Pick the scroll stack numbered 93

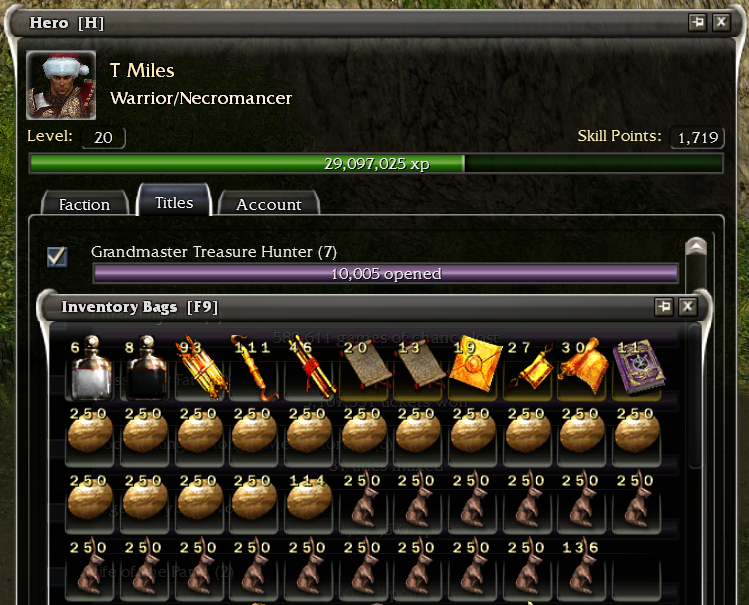(196, 367)
